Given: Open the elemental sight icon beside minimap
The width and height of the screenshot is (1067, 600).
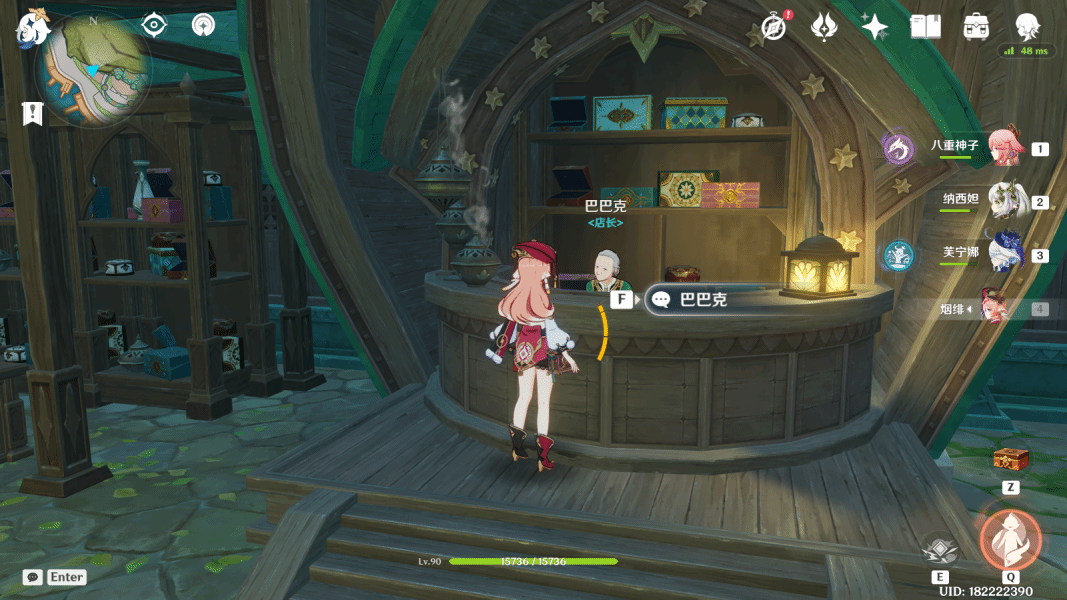Looking at the screenshot, I should tap(204, 25).
